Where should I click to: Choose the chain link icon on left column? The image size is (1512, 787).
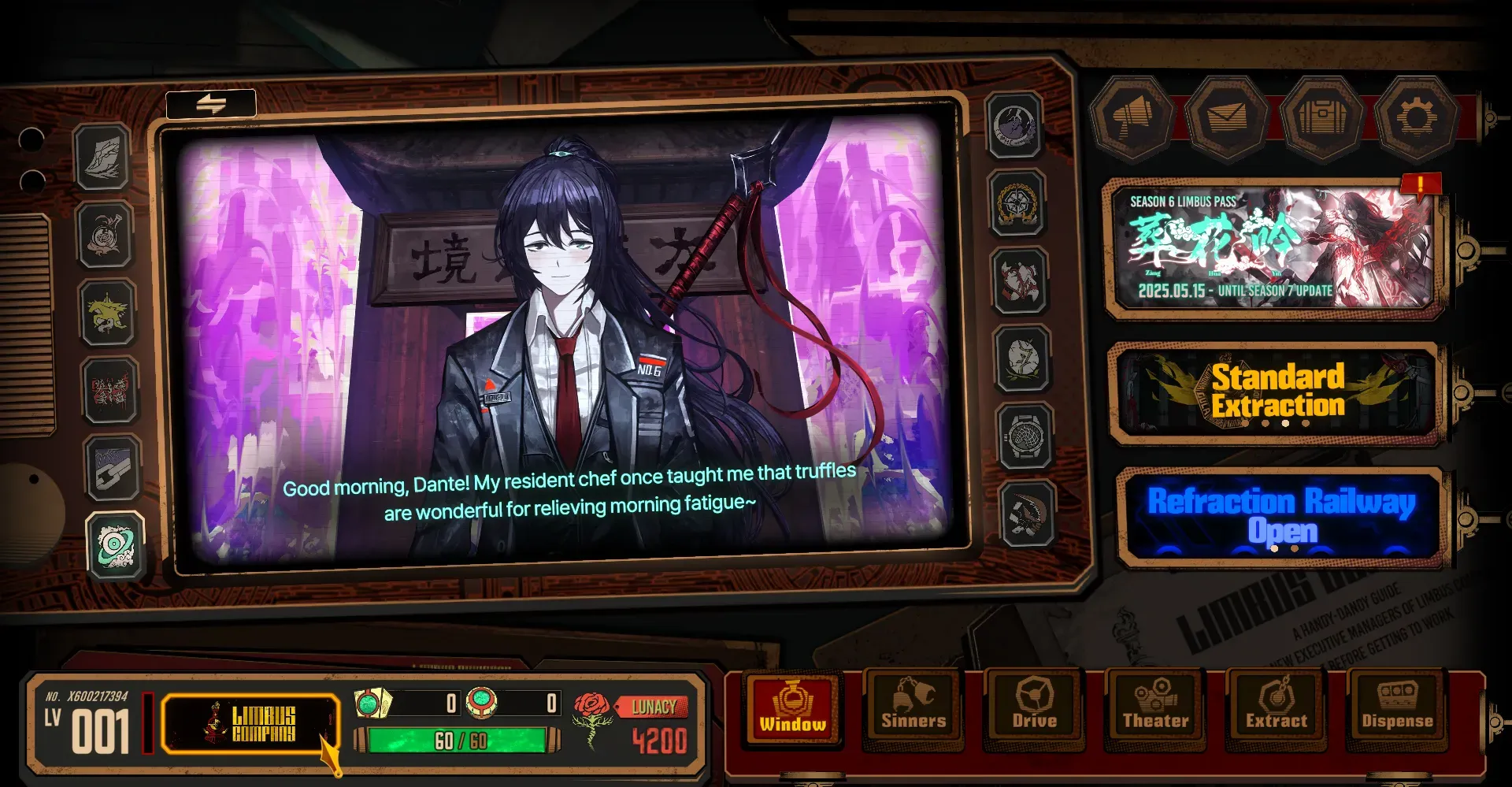tap(113, 469)
